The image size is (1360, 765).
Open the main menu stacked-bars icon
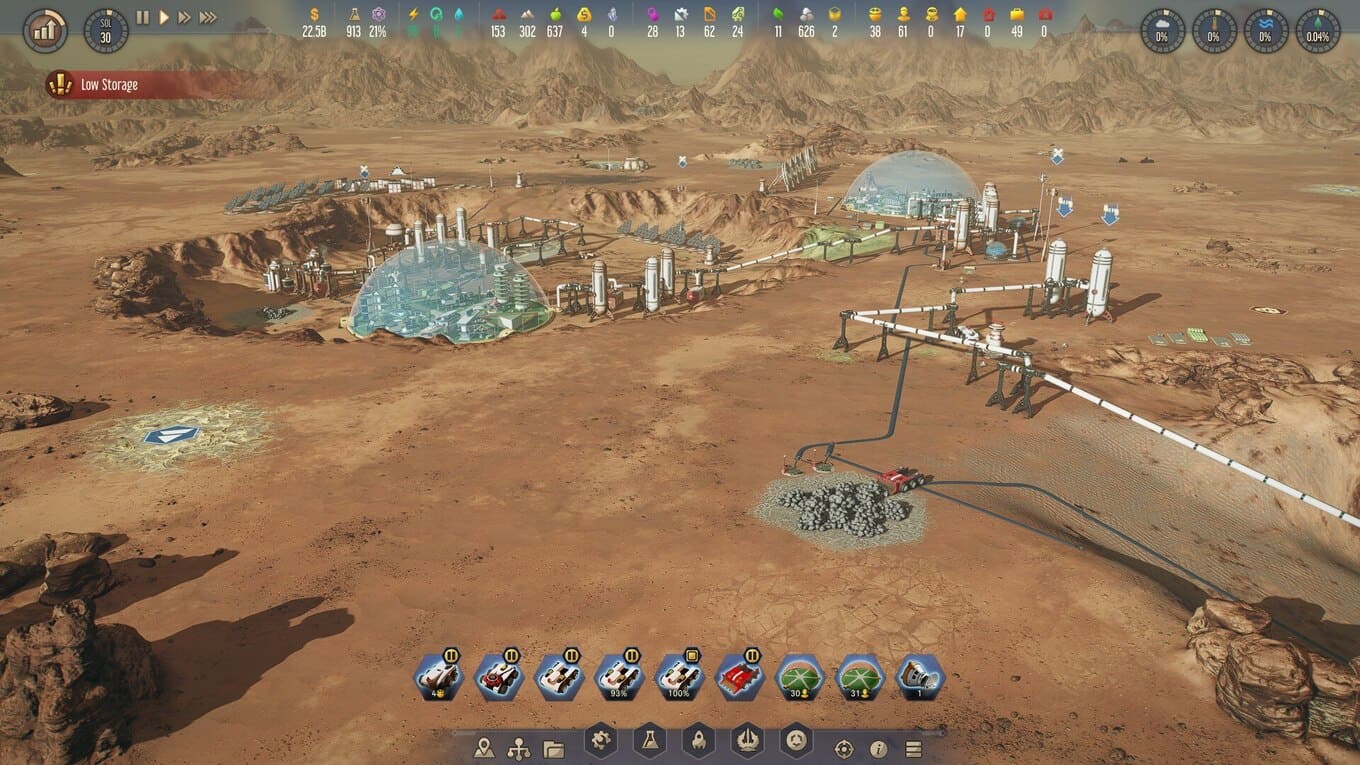click(913, 749)
